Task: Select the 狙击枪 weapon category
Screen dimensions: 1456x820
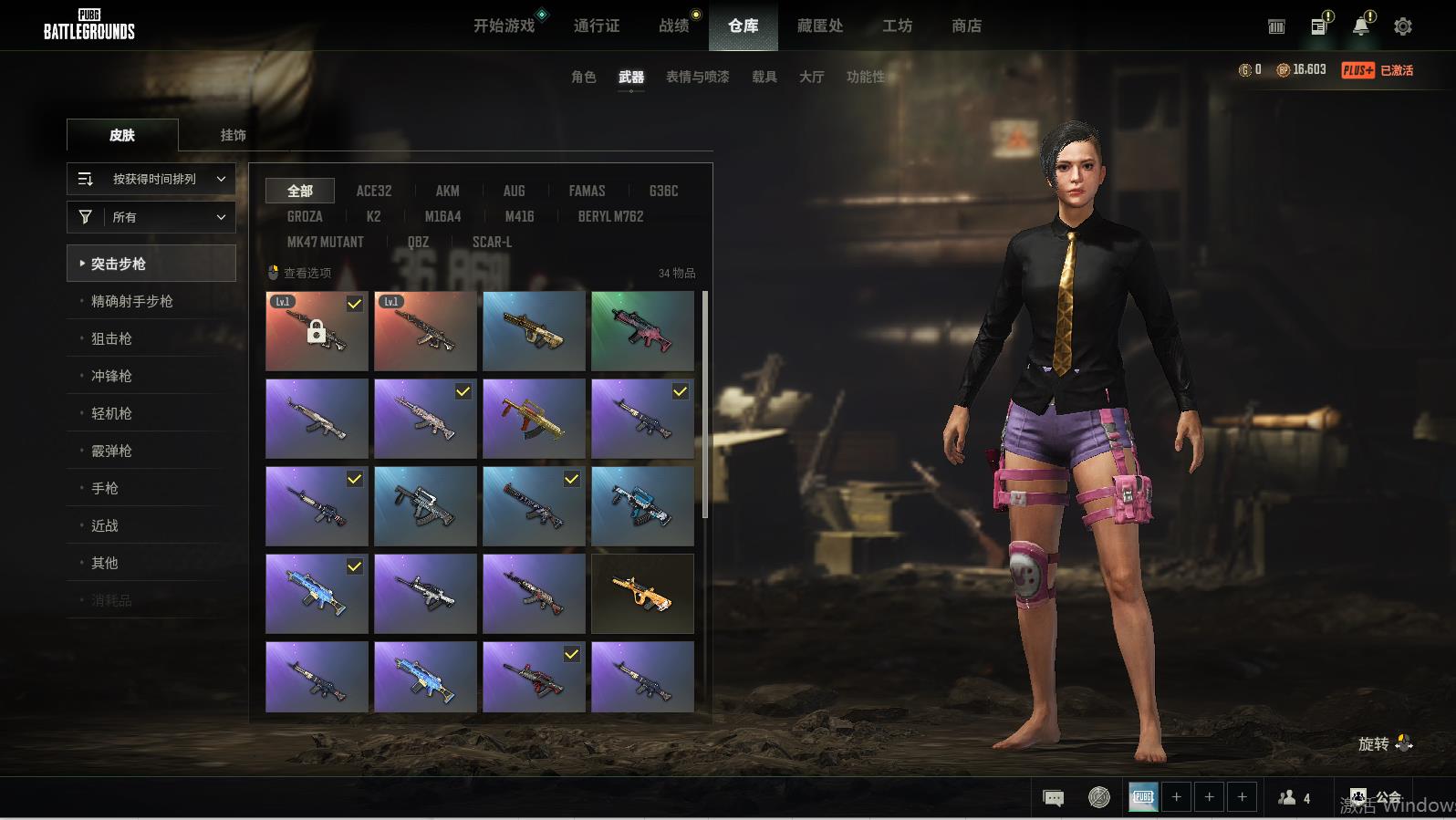Action: [x=111, y=338]
